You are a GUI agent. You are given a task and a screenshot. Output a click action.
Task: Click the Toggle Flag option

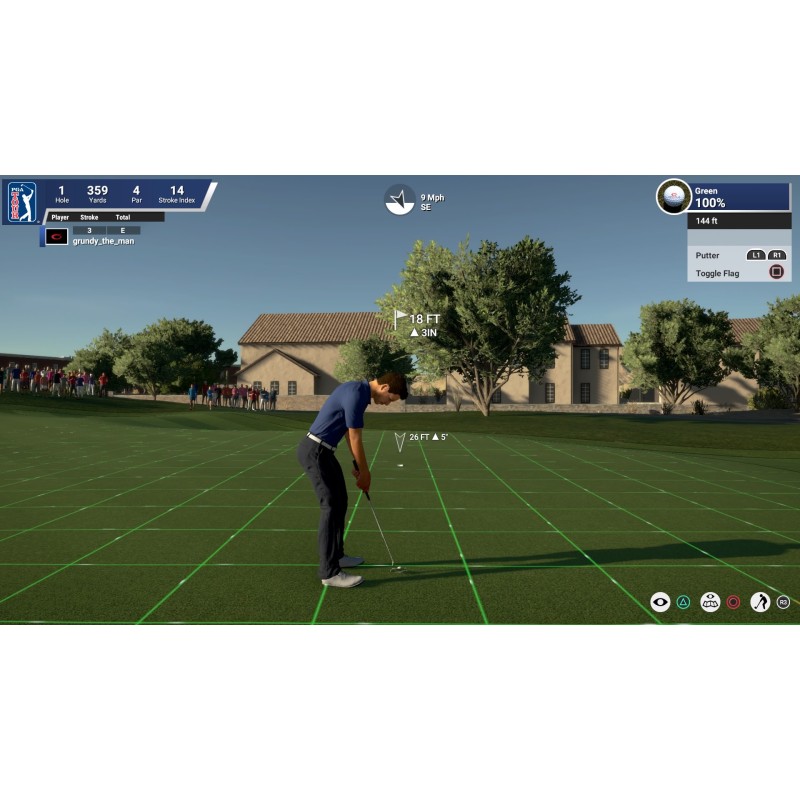point(717,273)
